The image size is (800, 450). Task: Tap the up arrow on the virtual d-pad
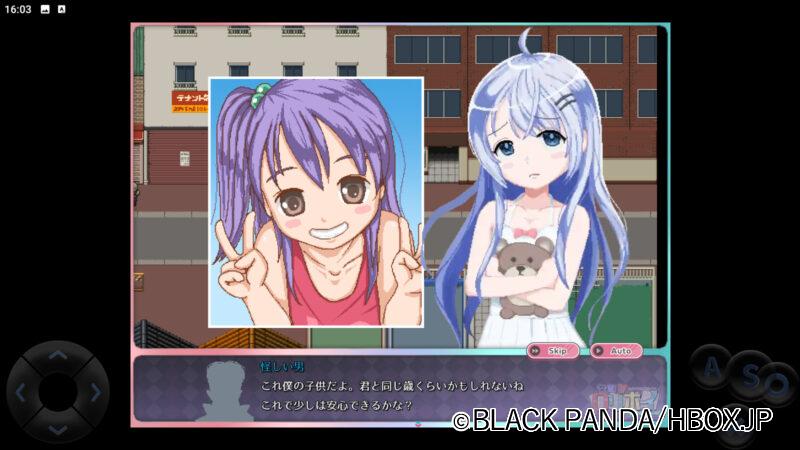58,355
